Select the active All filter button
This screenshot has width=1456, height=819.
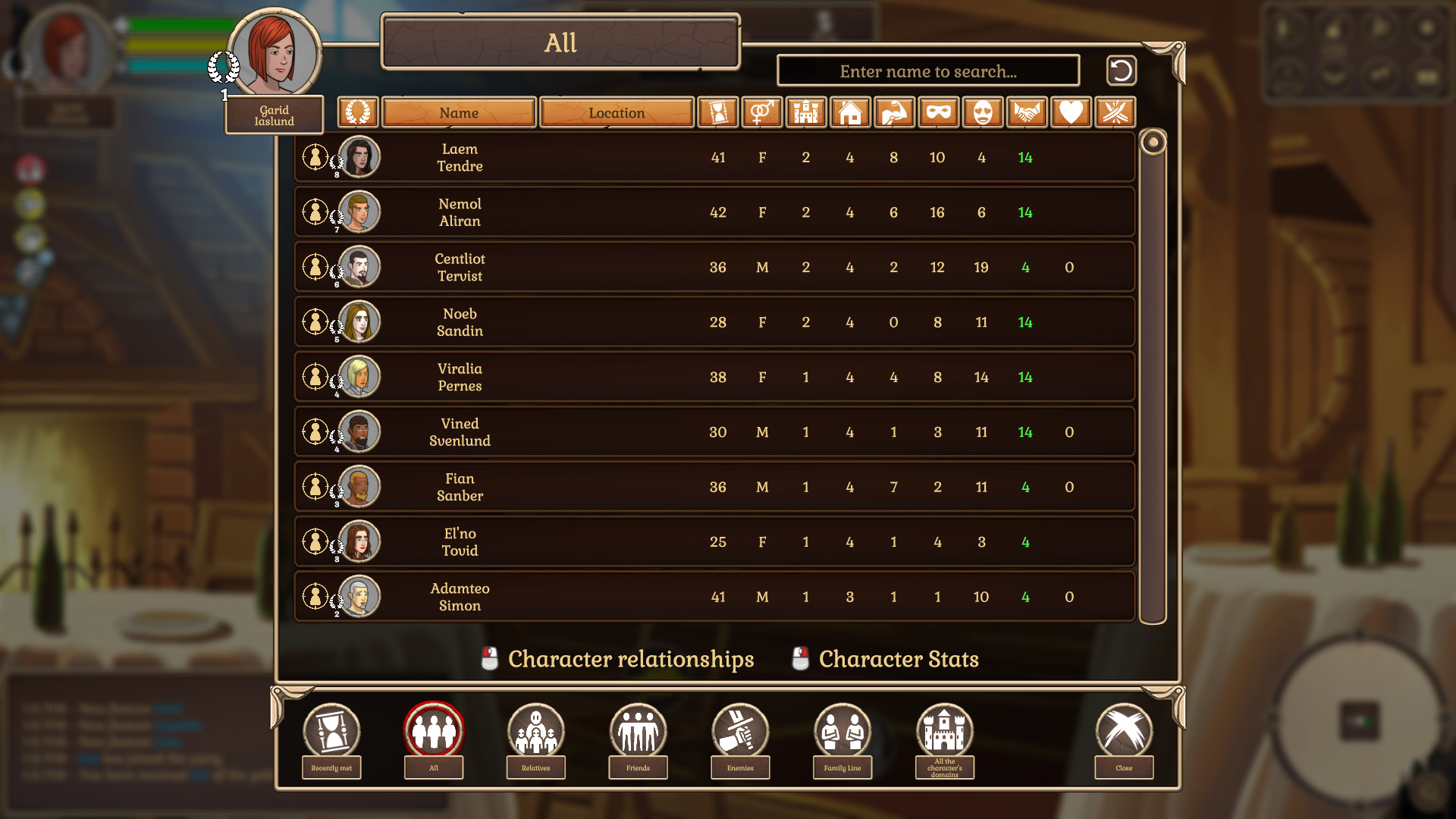tap(433, 732)
